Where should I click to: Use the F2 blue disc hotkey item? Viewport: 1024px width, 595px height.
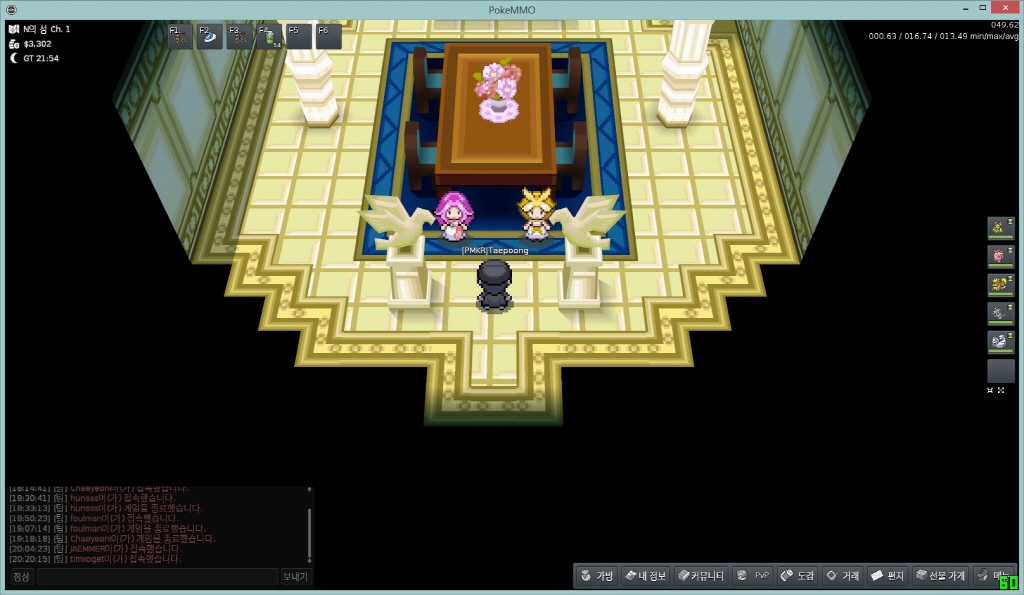tap(209, 37)
